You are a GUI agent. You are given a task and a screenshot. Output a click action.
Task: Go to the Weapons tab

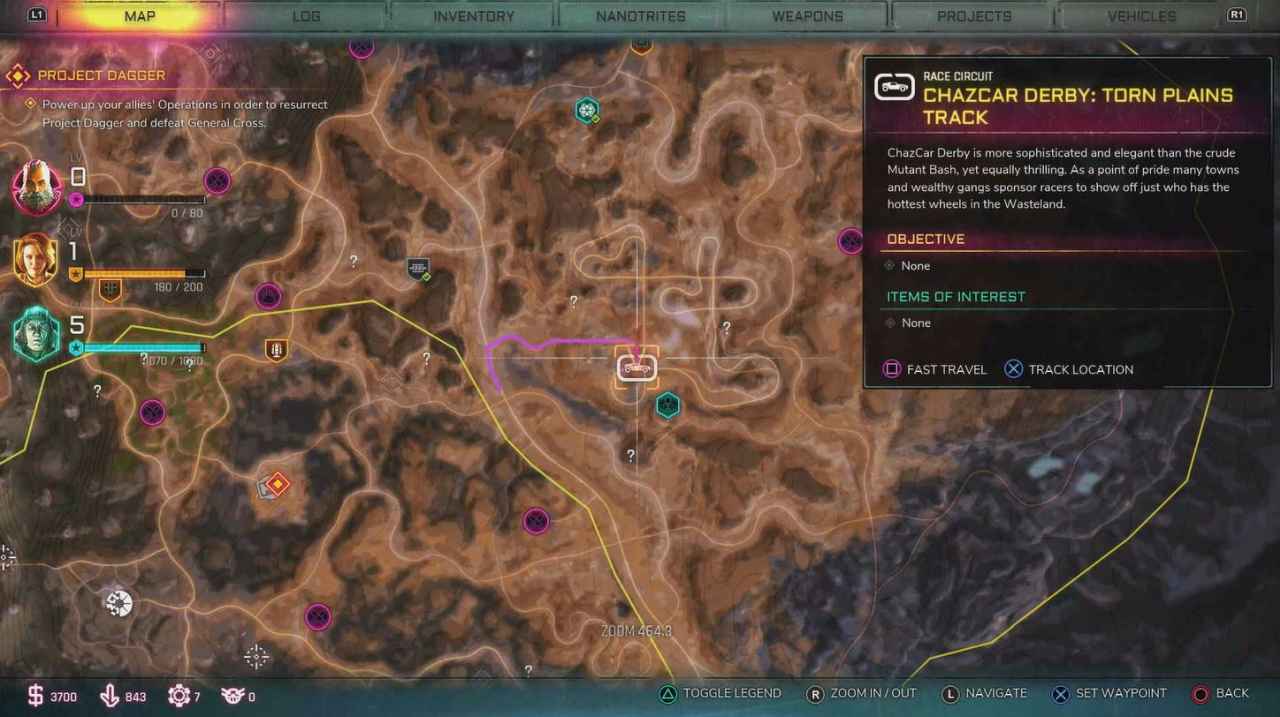tap(807, 16)
